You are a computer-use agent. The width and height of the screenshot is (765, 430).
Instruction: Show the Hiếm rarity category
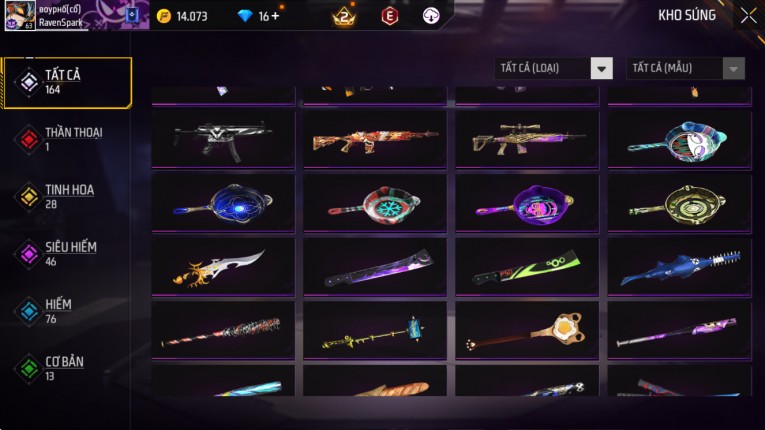[x=66, y=310]
